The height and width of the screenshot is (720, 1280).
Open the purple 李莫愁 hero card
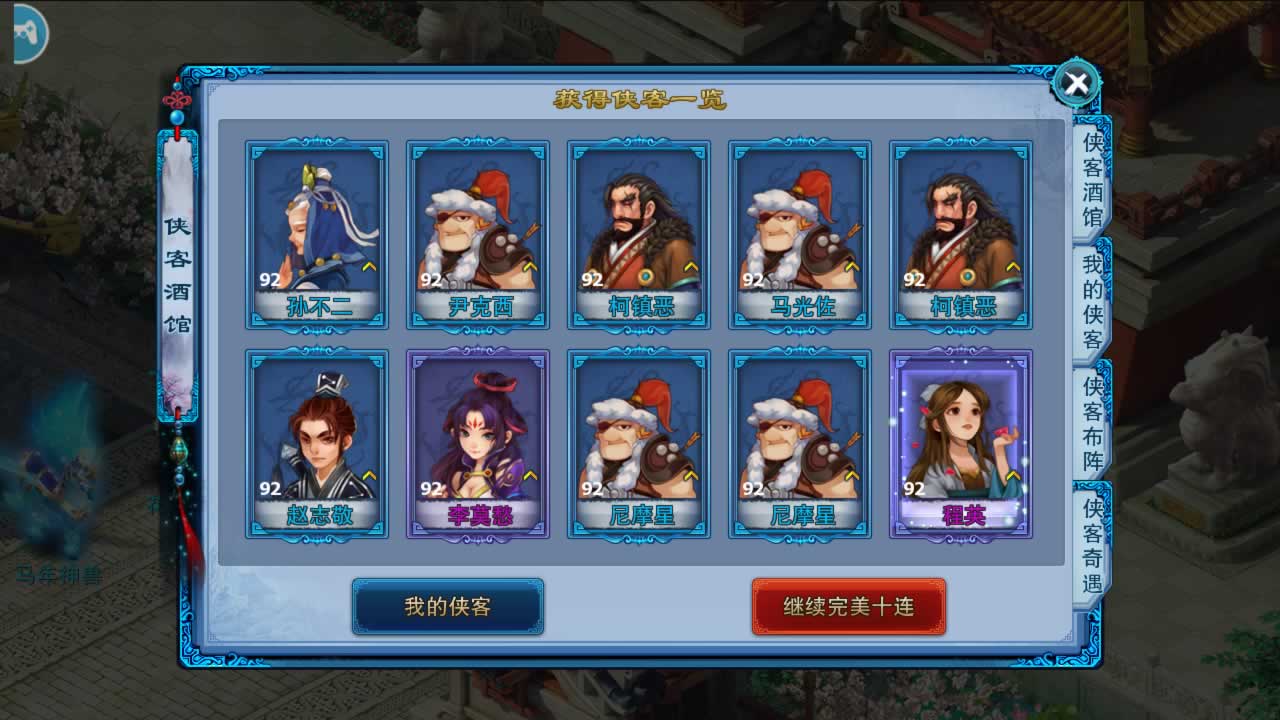pyautogui.click(x=478, y=443)
